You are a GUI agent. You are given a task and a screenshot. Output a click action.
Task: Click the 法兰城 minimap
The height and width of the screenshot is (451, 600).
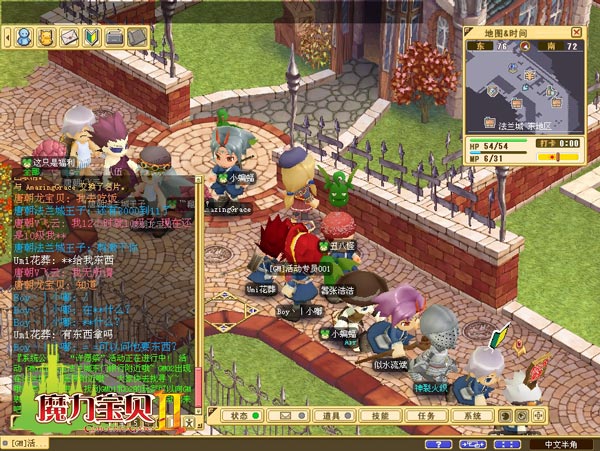point(525,92)
